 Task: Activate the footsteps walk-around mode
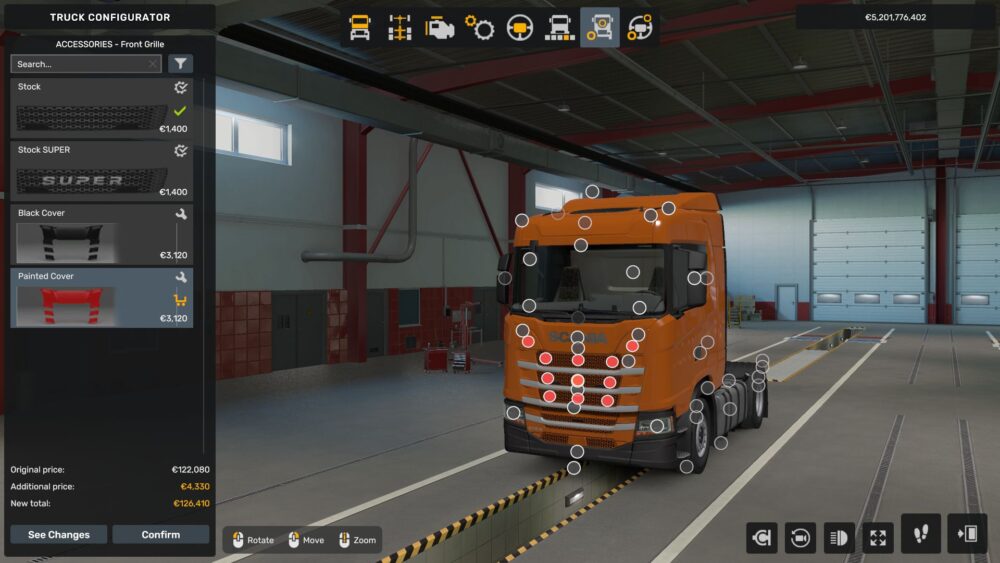coord(920,535)
